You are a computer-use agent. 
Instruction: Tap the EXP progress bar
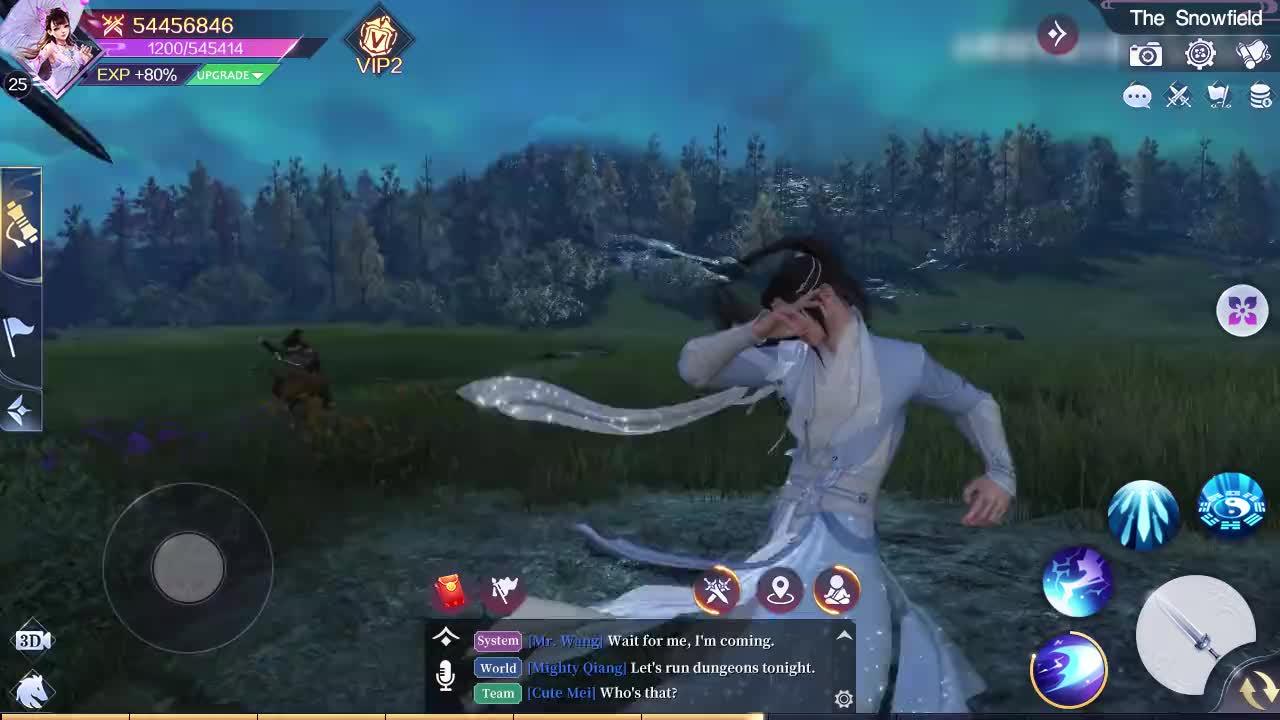pyautogui.click(x=135, y=75)
